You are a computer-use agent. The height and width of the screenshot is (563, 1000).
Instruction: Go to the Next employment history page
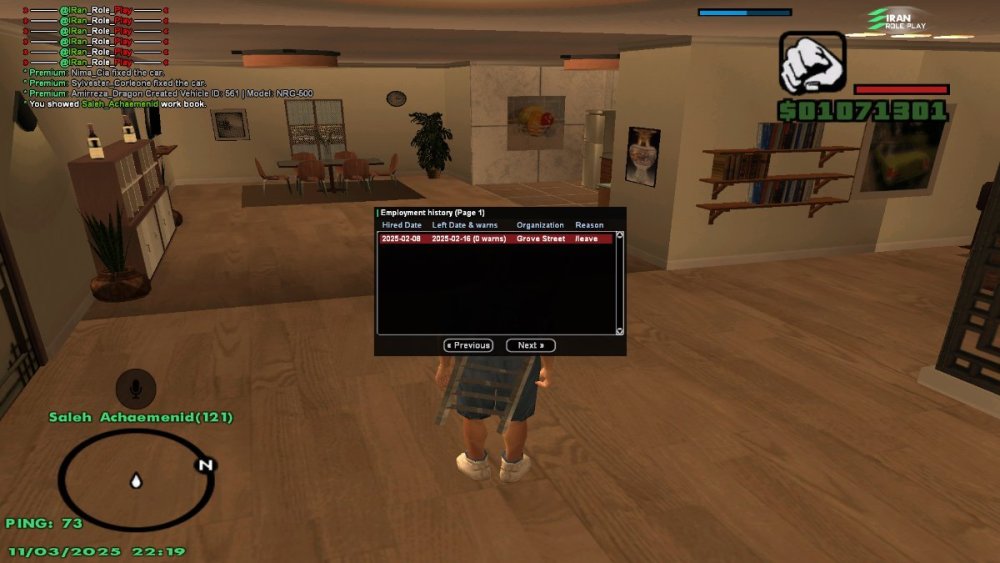(530, 346)
